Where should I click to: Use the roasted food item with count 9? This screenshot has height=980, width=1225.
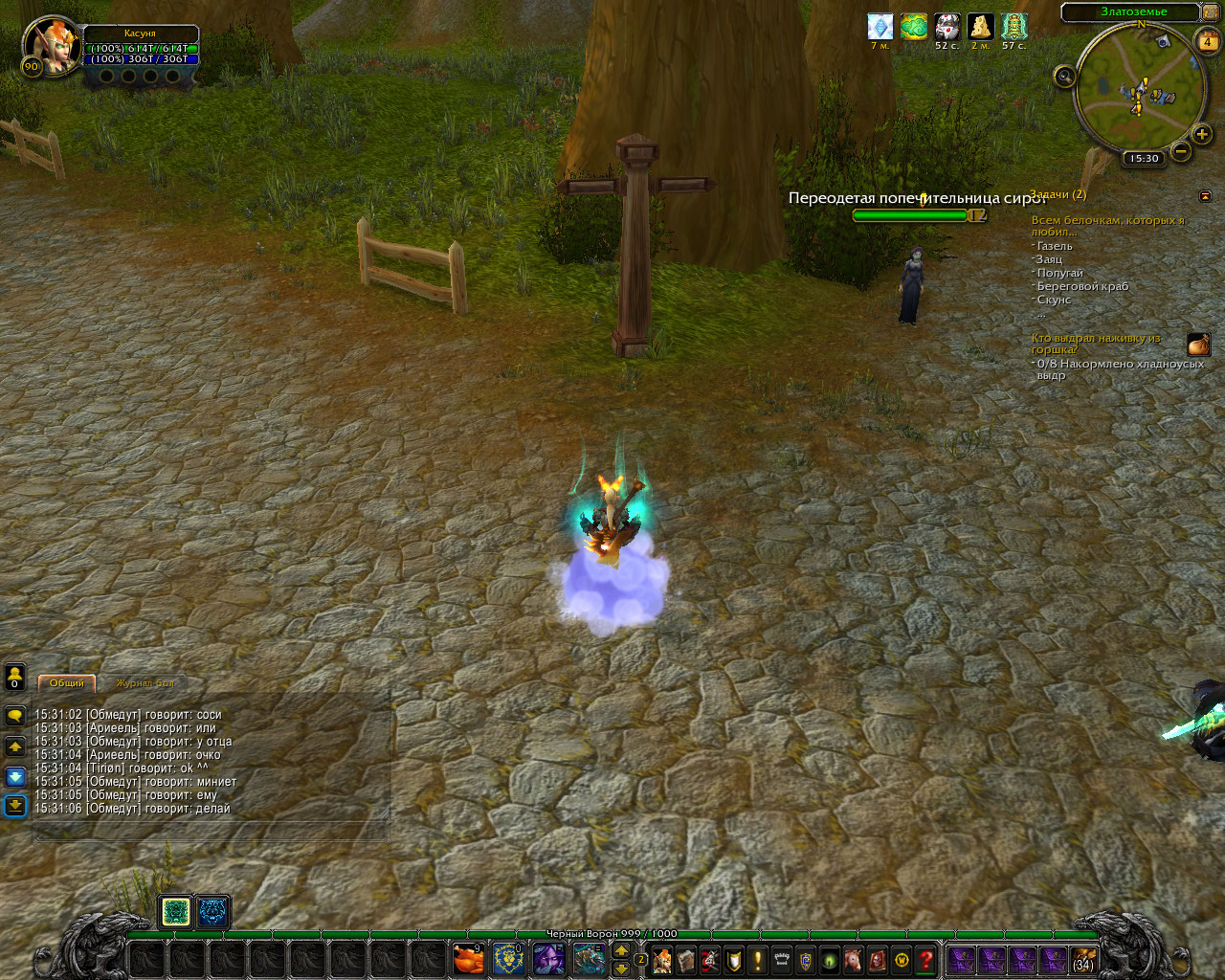click(x=467, y=958)
